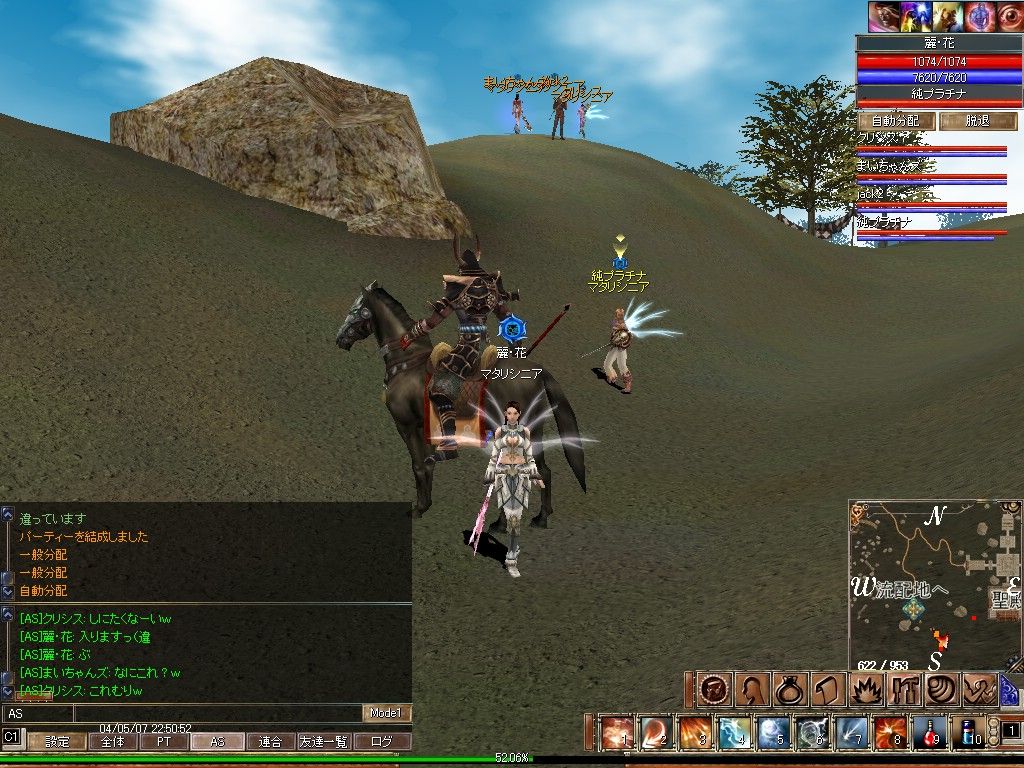Select the PT party chat tab
Viewport: 1024px width, 768px height.
point(165,742)
